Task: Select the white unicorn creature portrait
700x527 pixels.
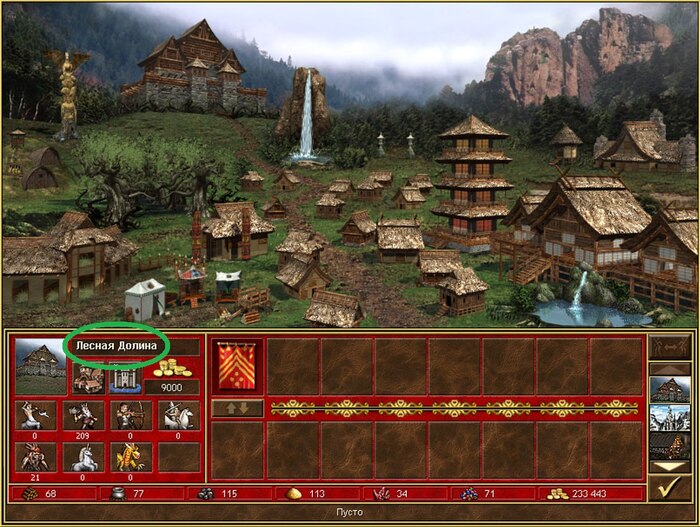Action: click(x=83, y=457)
